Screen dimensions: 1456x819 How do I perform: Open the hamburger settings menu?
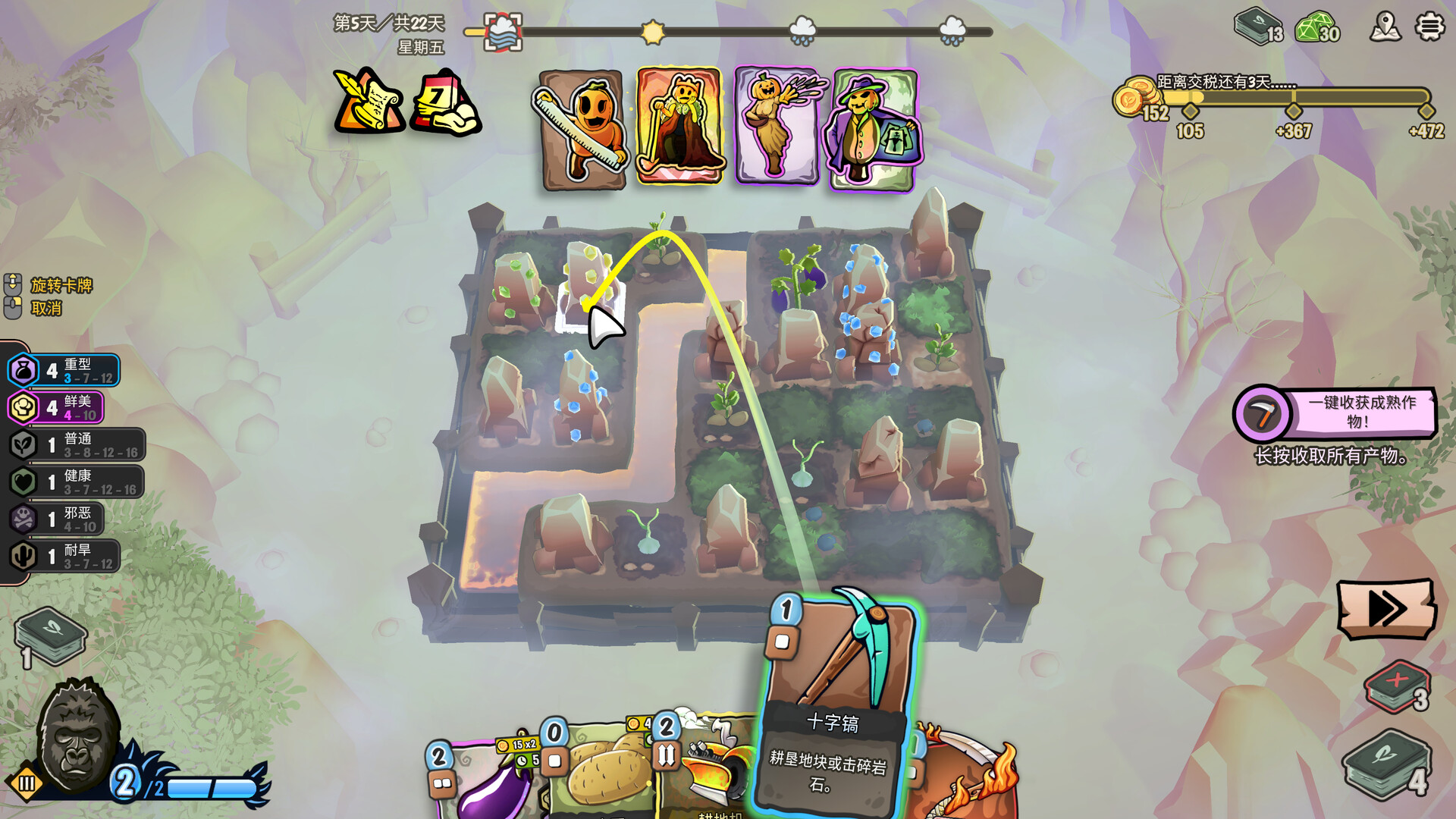[1429, 27]
